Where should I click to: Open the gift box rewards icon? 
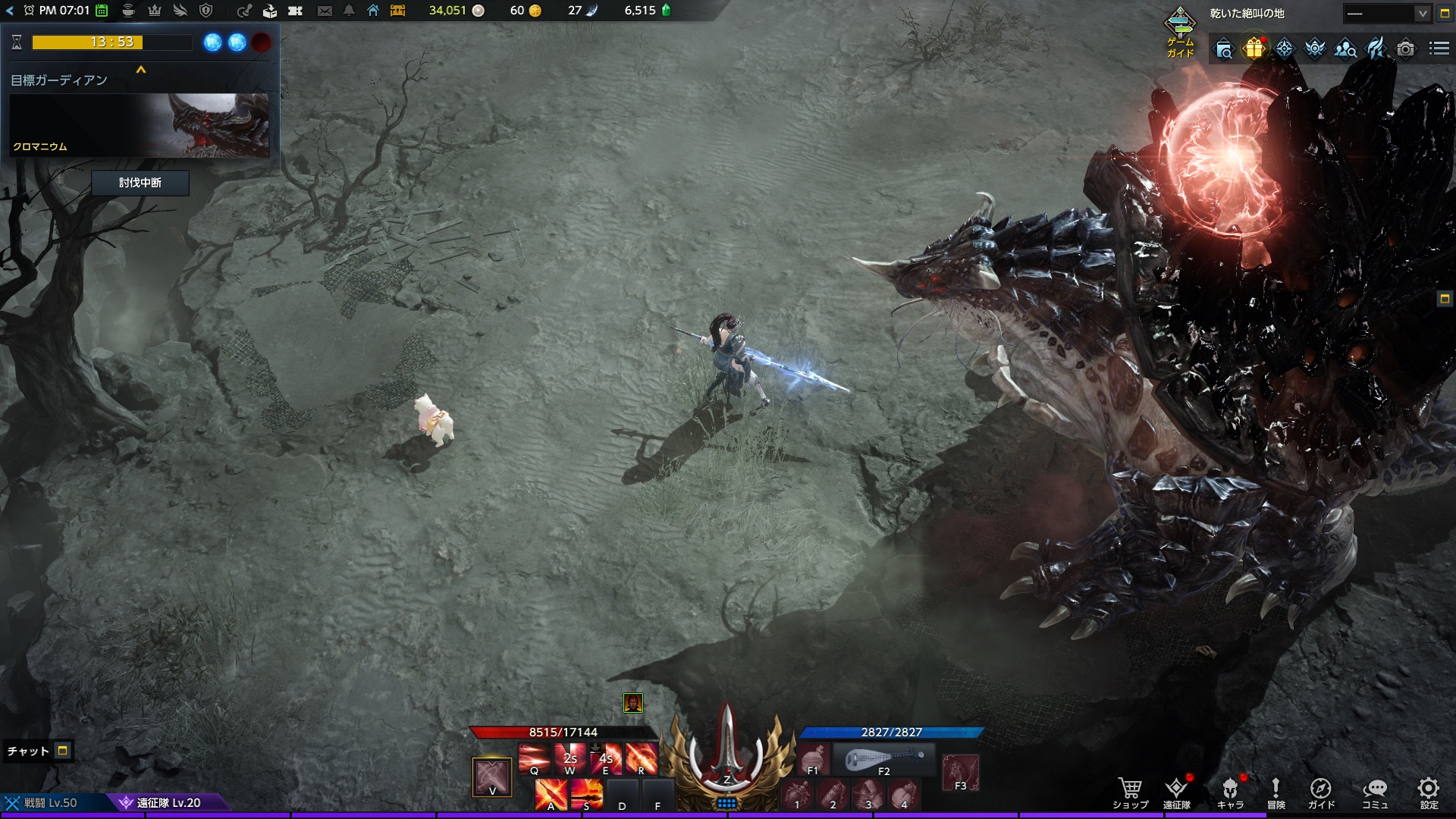(1254, 49)
